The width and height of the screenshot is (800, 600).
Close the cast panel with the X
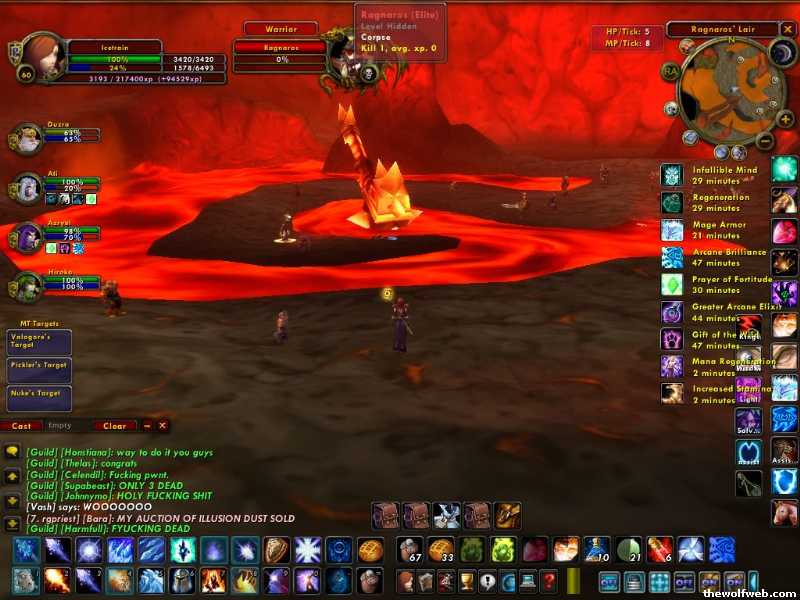click(x=162, y=426)
